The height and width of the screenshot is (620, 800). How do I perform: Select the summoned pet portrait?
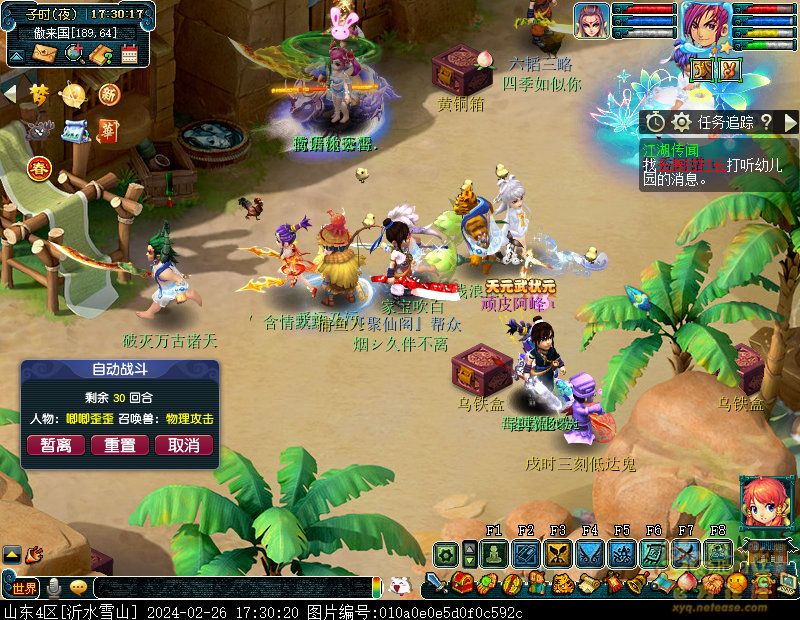(592, 22)
